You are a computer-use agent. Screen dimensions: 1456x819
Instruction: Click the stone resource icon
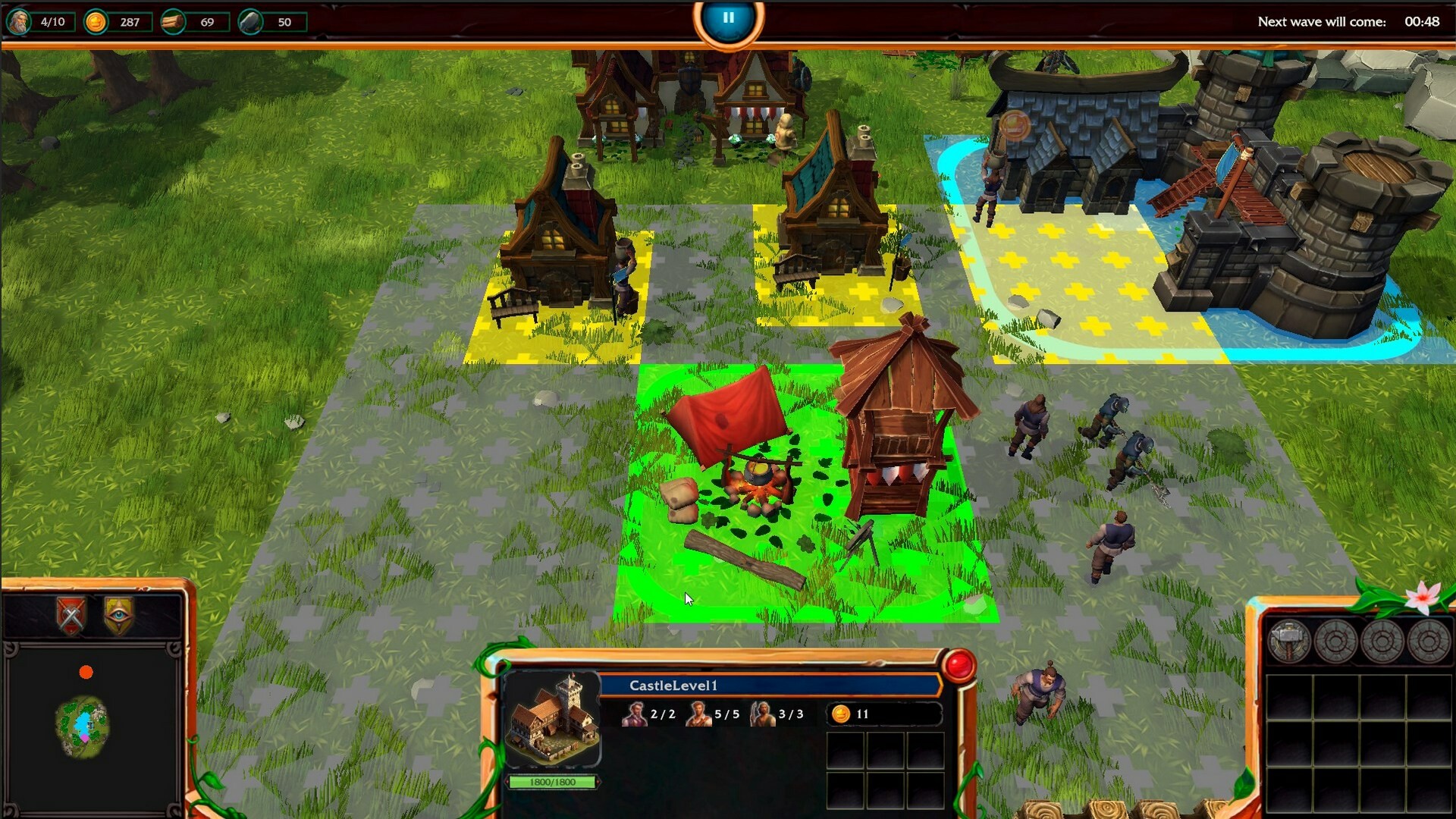click(250, 22)
